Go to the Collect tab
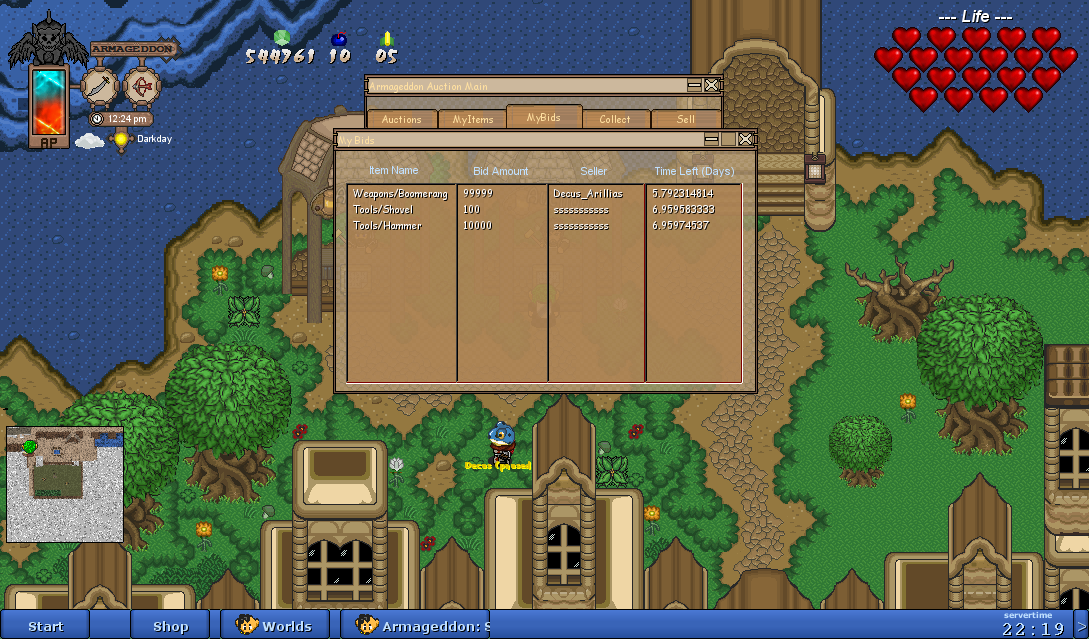The width and height of the screenshot is (1089, 639). pos(615,119)
